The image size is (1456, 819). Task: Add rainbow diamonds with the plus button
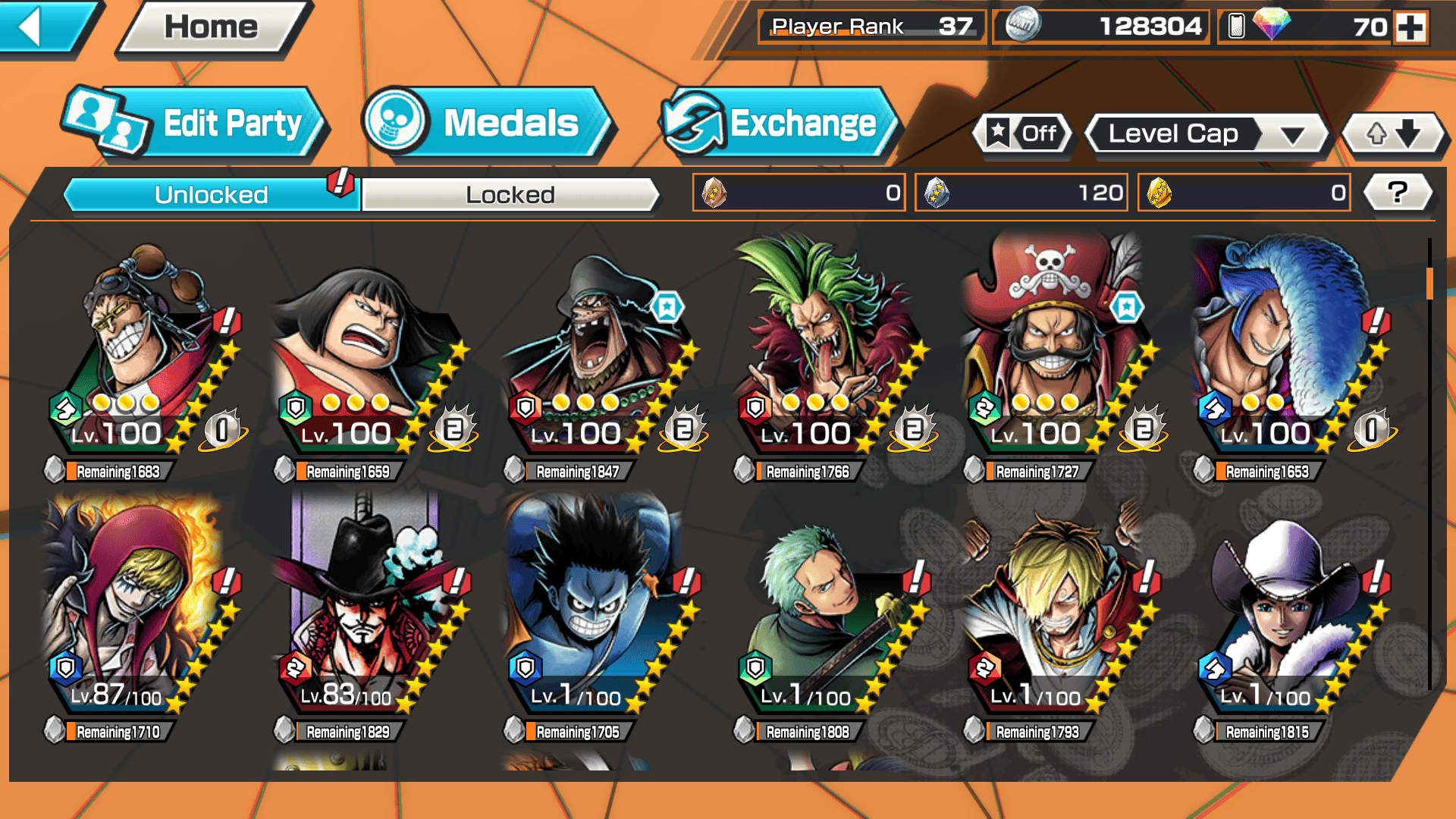(x=1410, y=27)
